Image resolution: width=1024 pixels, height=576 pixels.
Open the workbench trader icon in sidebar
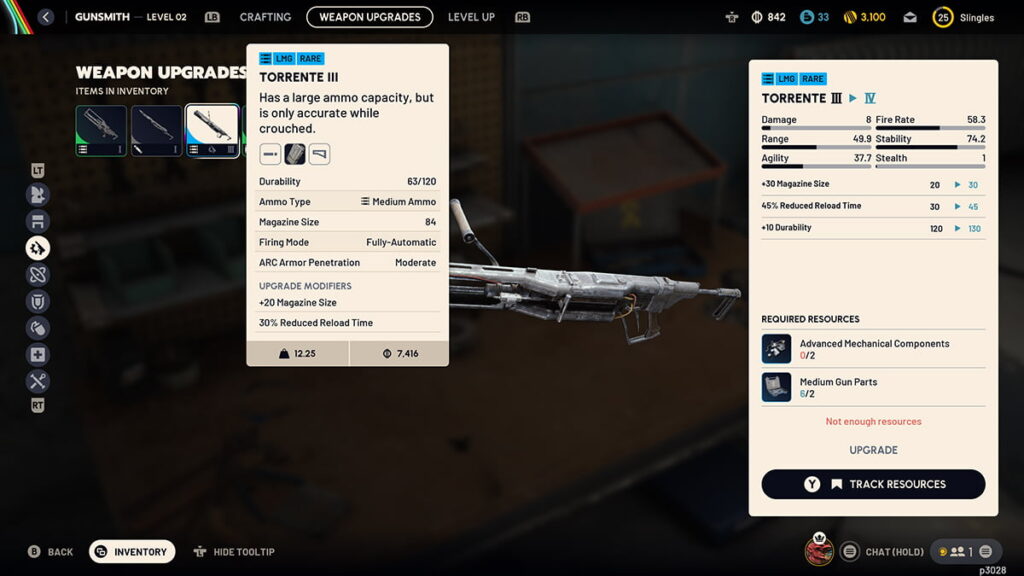pos(38,221)
